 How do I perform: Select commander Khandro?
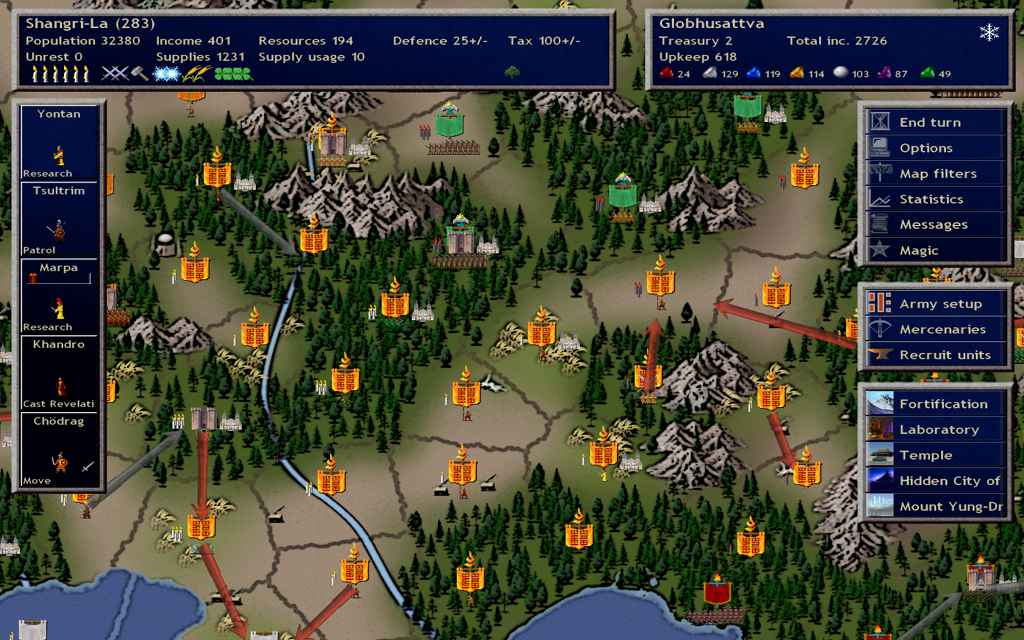coord(59,374)
